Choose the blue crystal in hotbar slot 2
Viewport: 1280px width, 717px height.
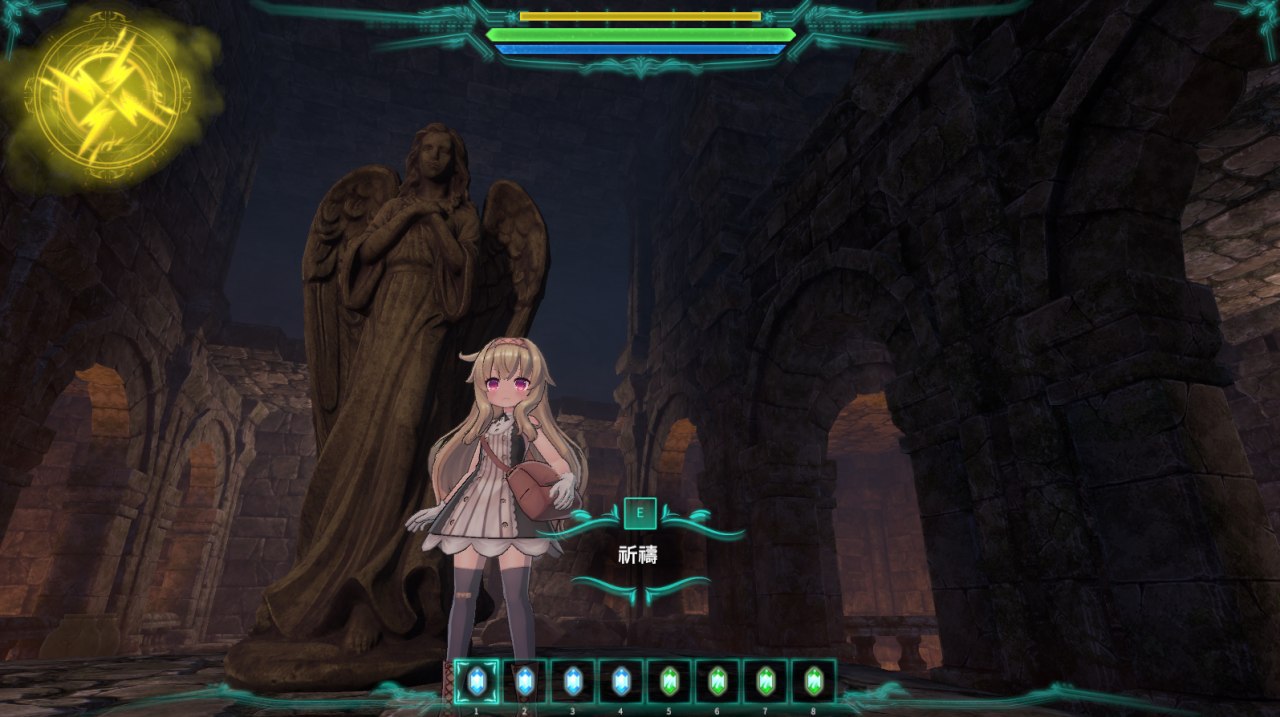click(x=524, y=681)
